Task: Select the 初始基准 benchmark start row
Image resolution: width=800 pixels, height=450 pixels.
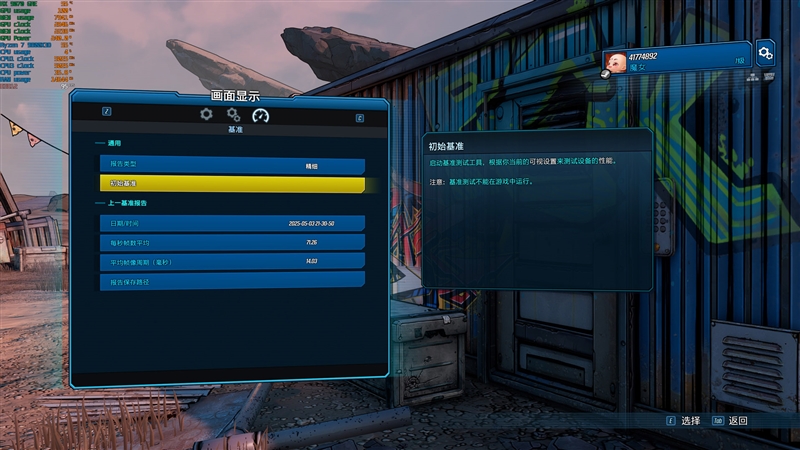Action: coord(232,184)
